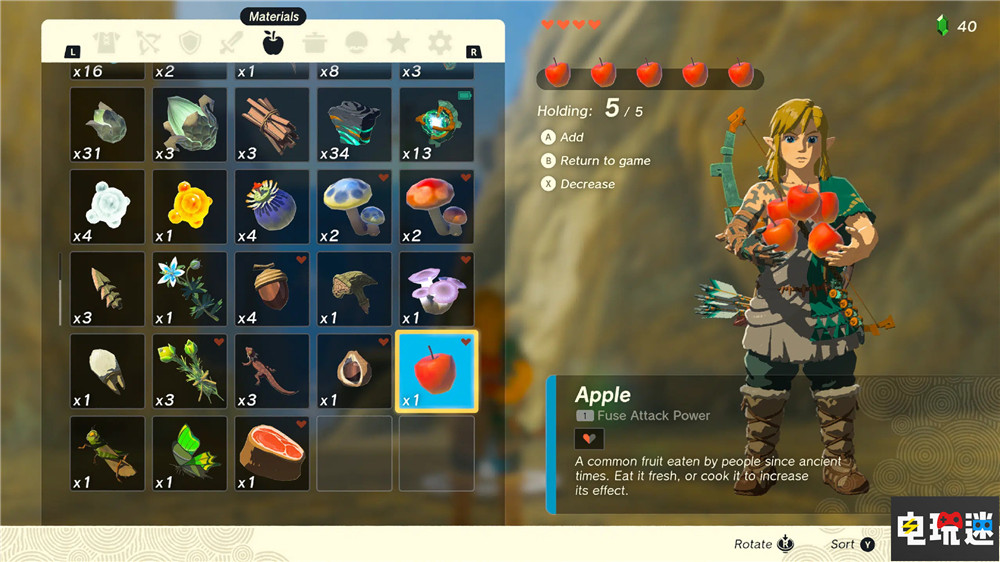Viewport: 1000px width, 562px height.
Task: Choose the green butterfly slot
Action: [189, 453]
